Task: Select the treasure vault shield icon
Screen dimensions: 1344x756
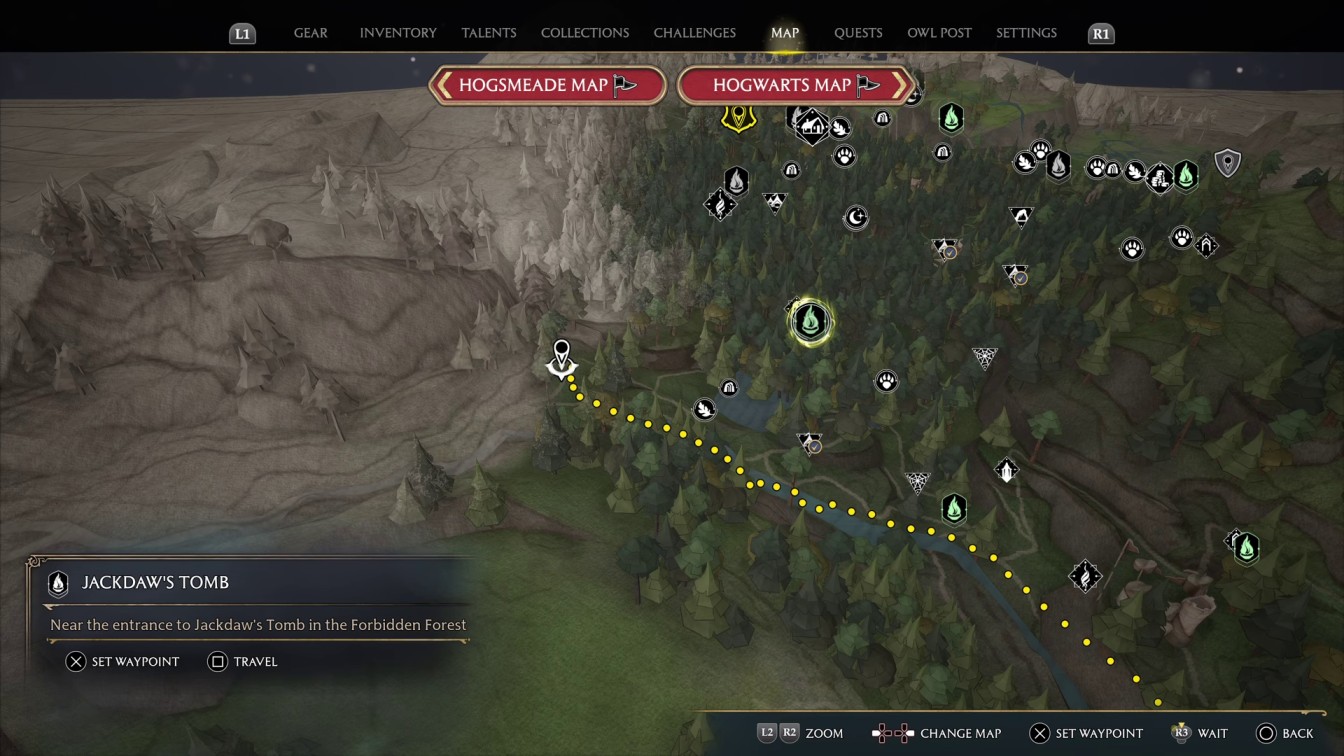Action: (1227, 162)
